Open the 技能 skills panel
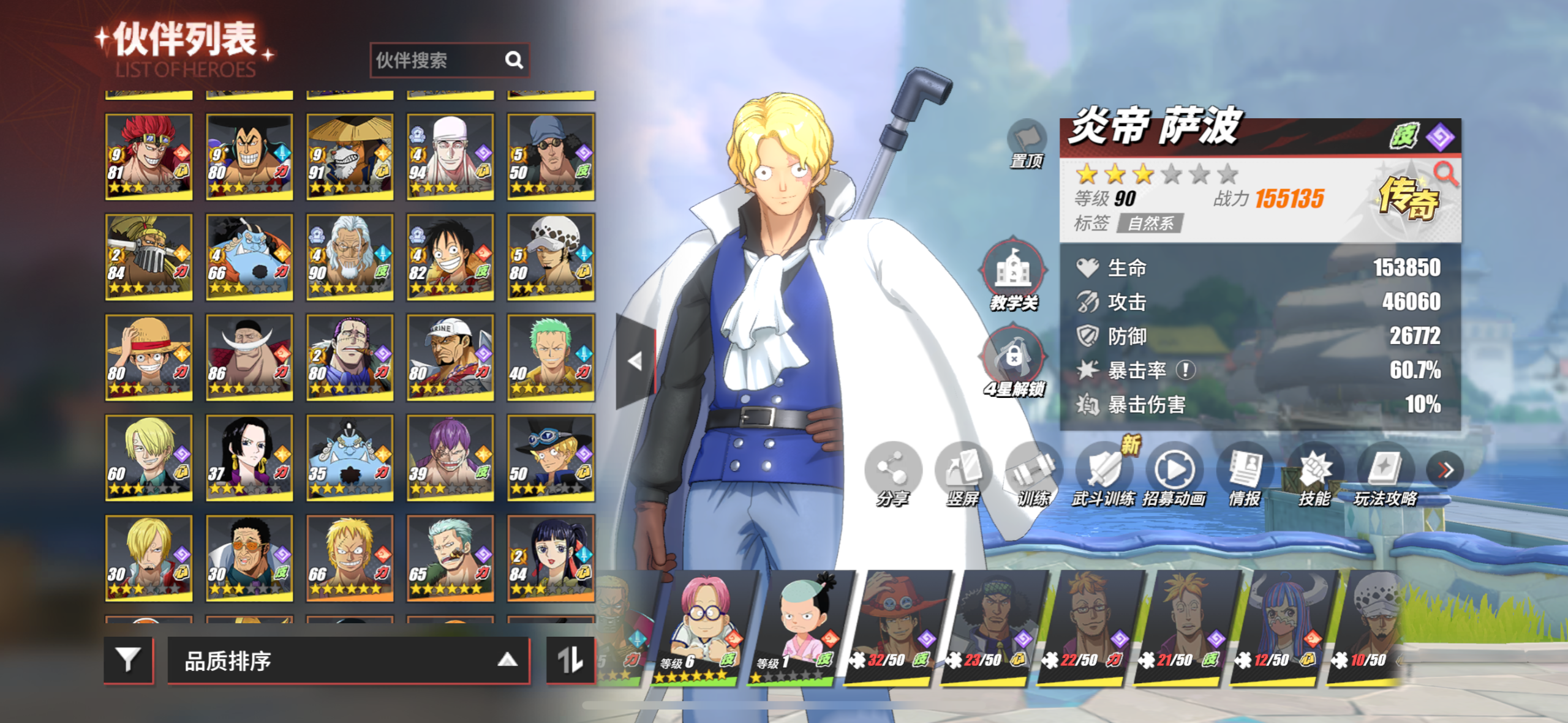Image resolution: width=1568 pixels, height=723 pixels. click(1315, 474)
